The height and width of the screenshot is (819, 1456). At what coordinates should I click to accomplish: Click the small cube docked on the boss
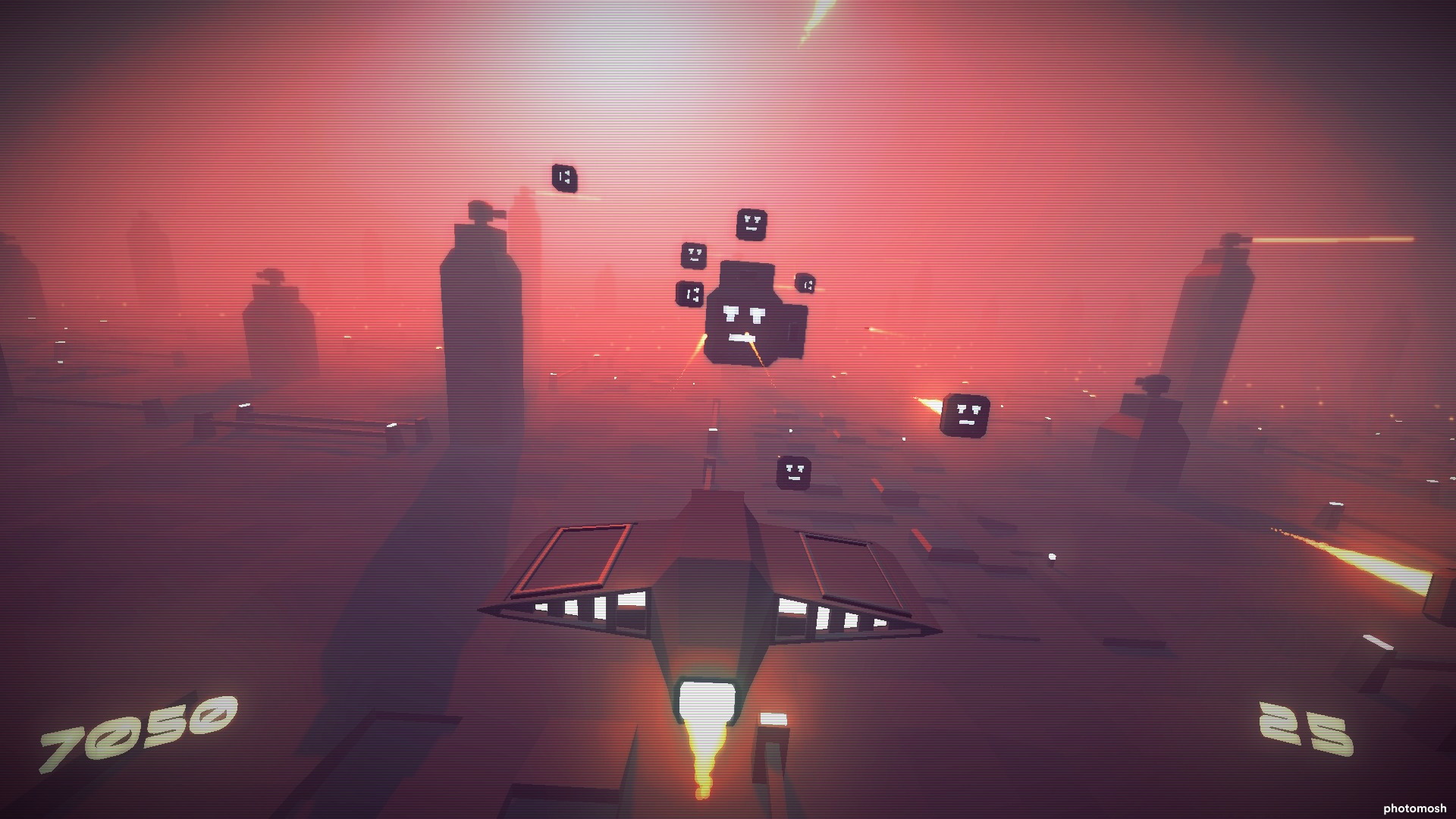[x=691, y=293]
